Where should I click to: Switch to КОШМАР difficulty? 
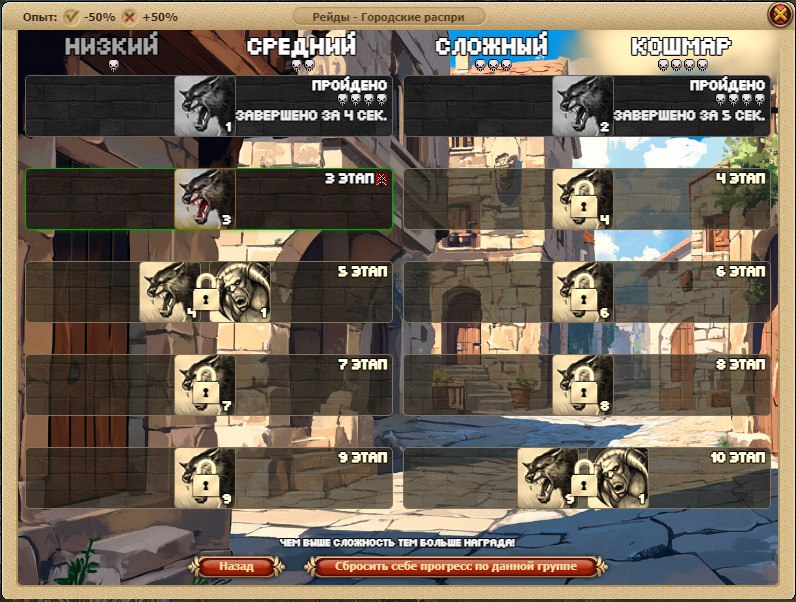pyautogui.click(x=681, y=48)
